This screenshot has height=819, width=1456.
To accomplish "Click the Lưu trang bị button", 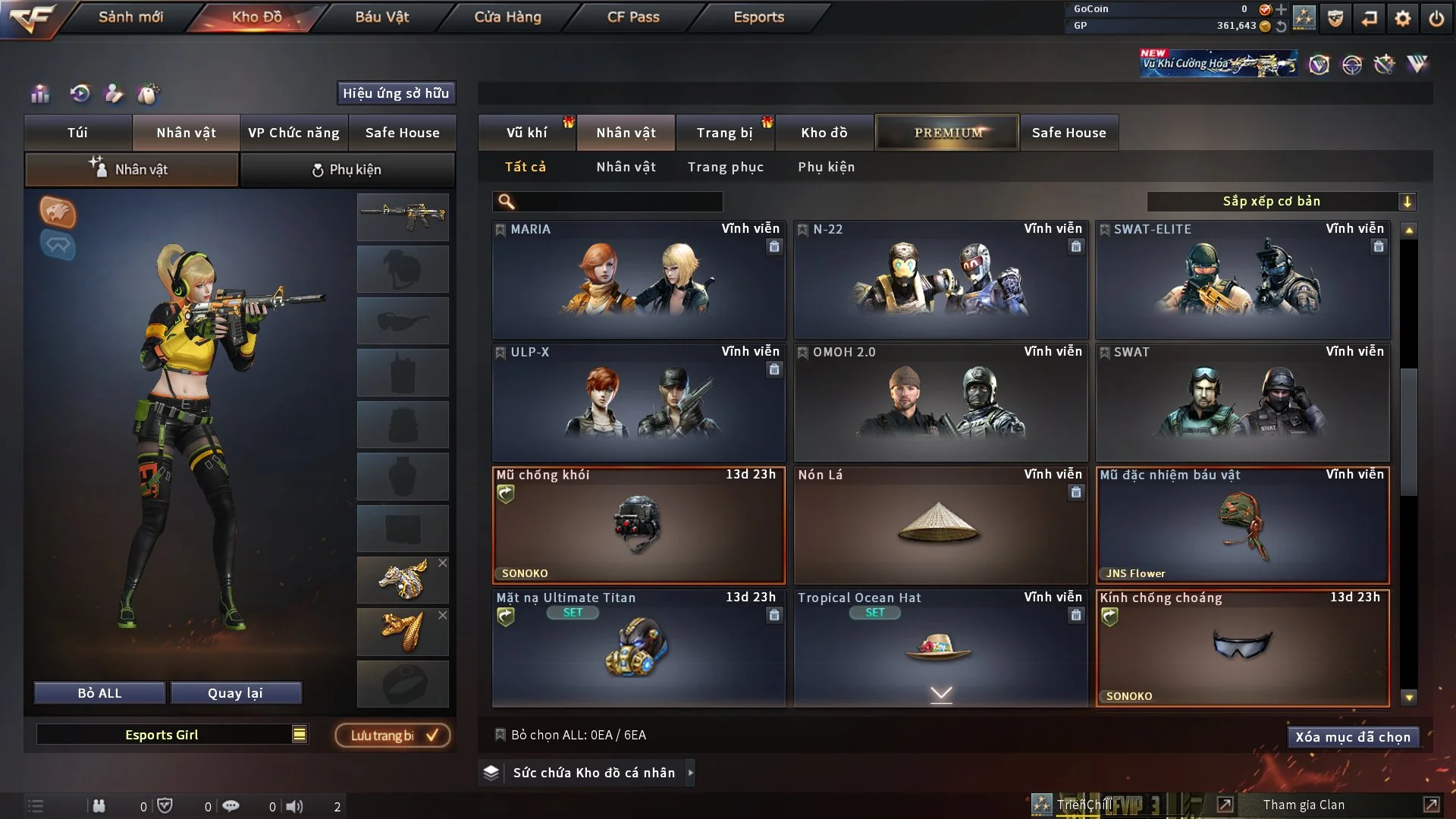I will click(391, 735).
